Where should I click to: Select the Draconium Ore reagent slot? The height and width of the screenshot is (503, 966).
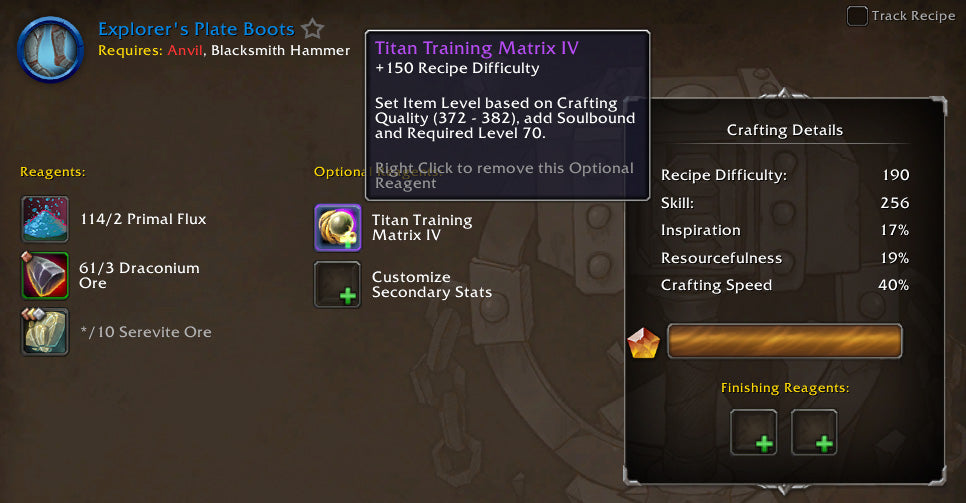45,275
